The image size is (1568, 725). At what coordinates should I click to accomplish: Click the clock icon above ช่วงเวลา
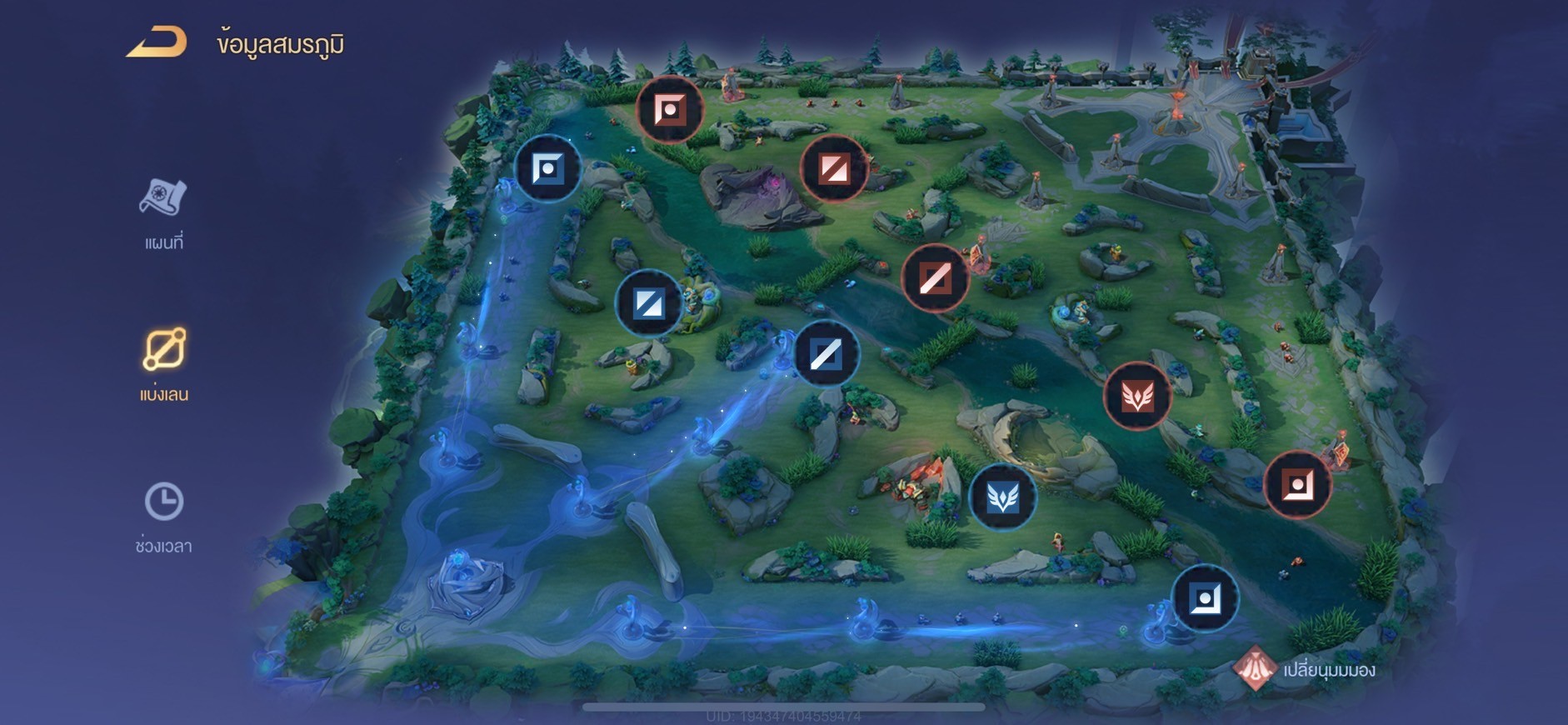(x=166, y=500)
